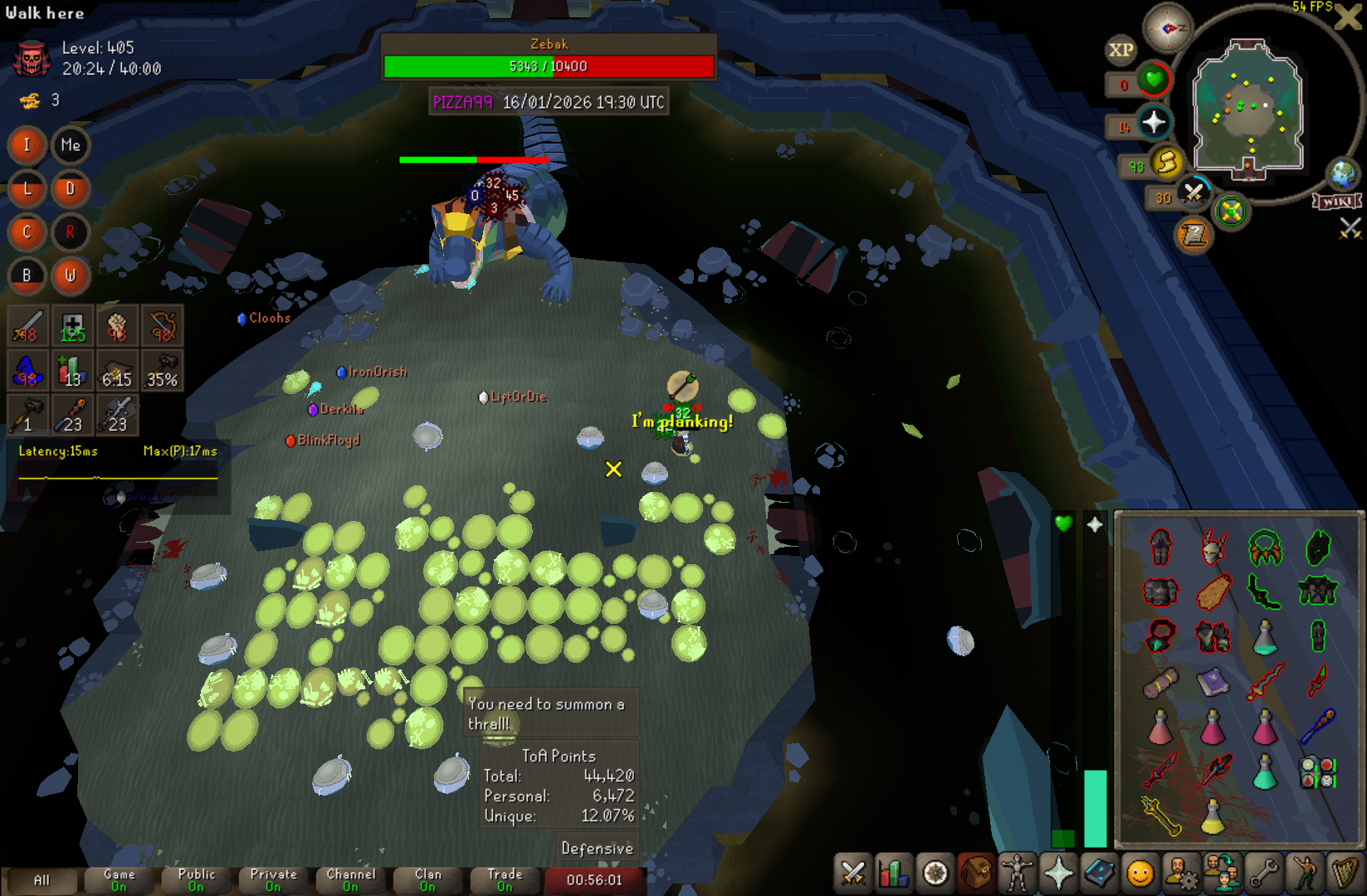Open the Settings wrench tab

pyautogui.click(x=1262, y=874)
